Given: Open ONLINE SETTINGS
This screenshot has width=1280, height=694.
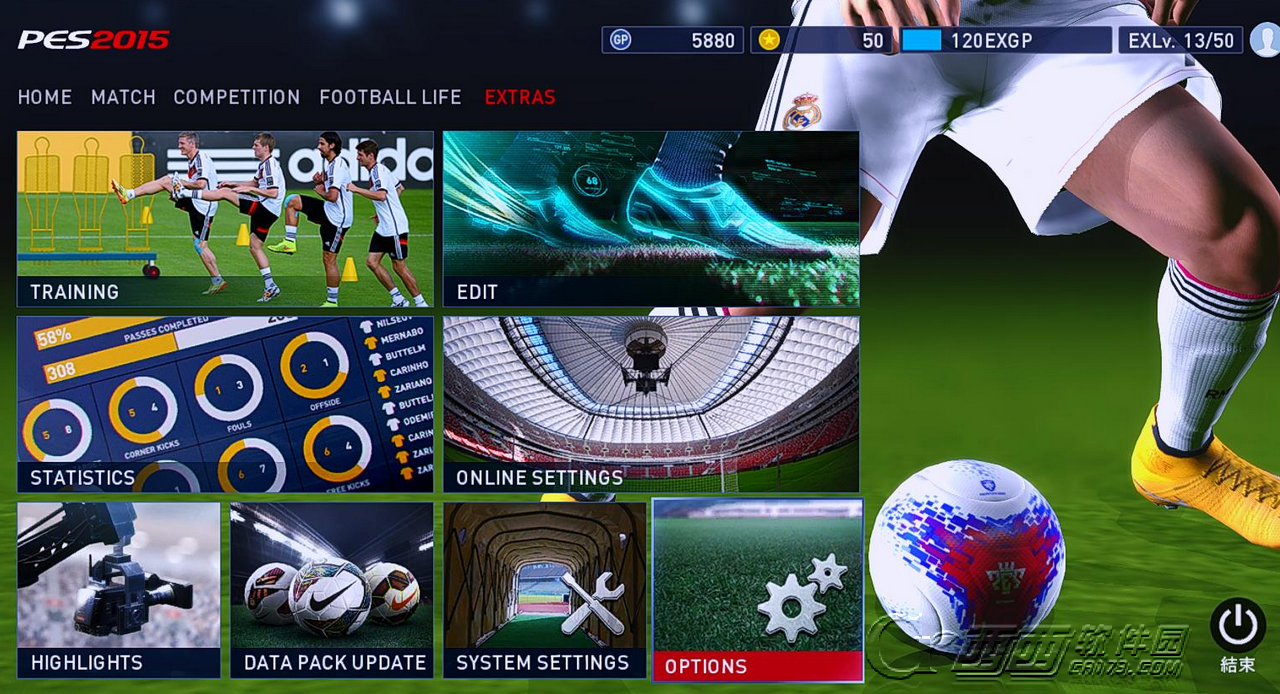Looking at the screenshot, I should (x=651, y=404).
